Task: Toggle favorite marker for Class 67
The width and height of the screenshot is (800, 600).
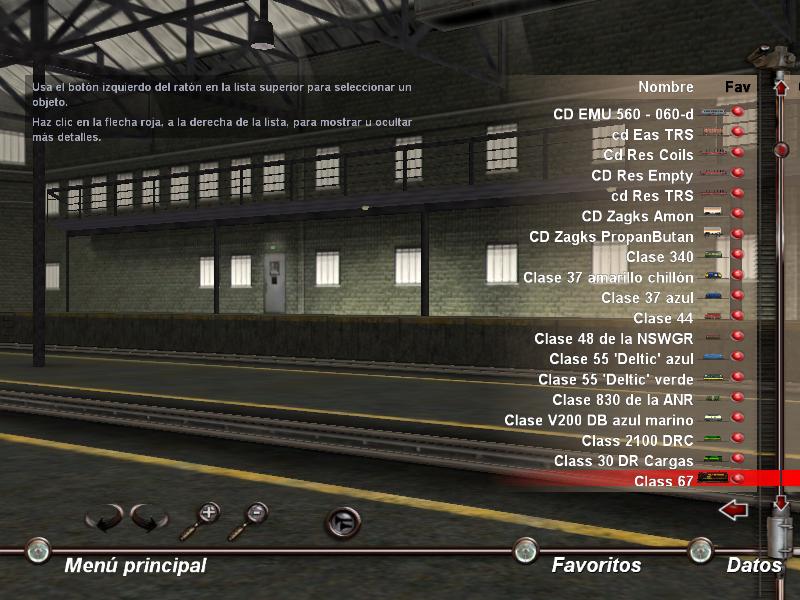Action: (x=739, y=481)
